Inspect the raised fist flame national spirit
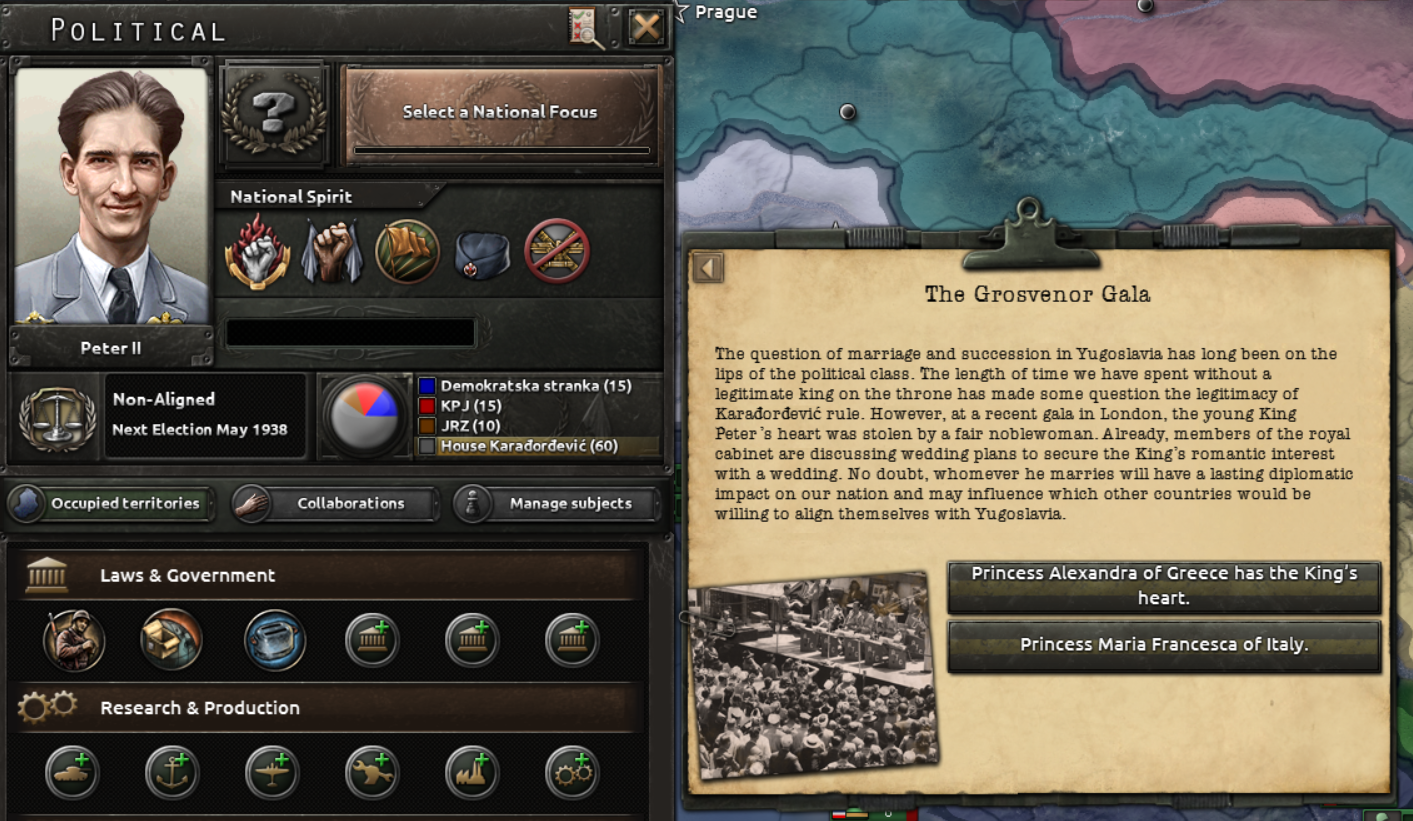Screen dimensions: 1413x821 point(258,251)
